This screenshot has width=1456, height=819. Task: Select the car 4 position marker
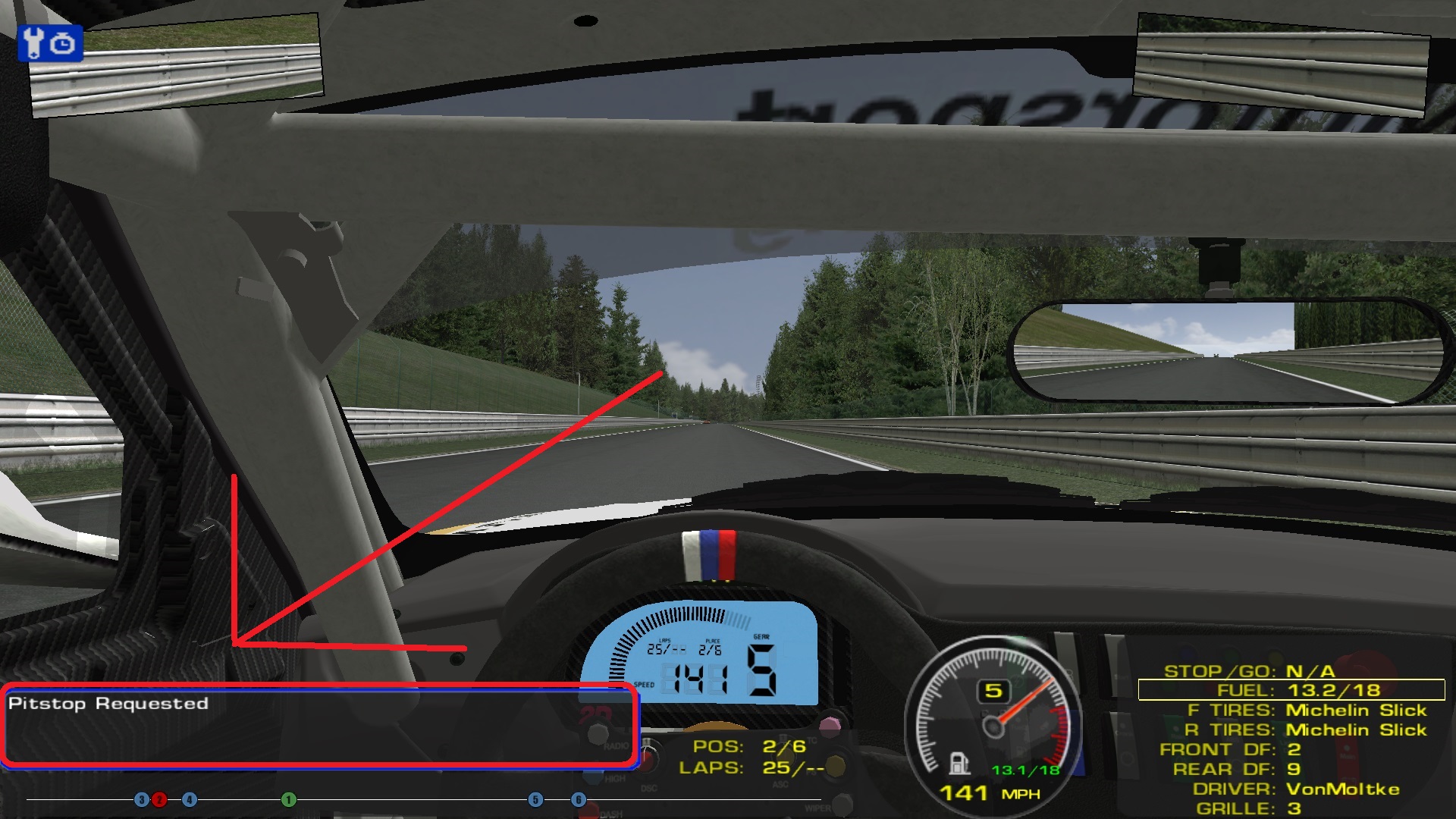190,799
